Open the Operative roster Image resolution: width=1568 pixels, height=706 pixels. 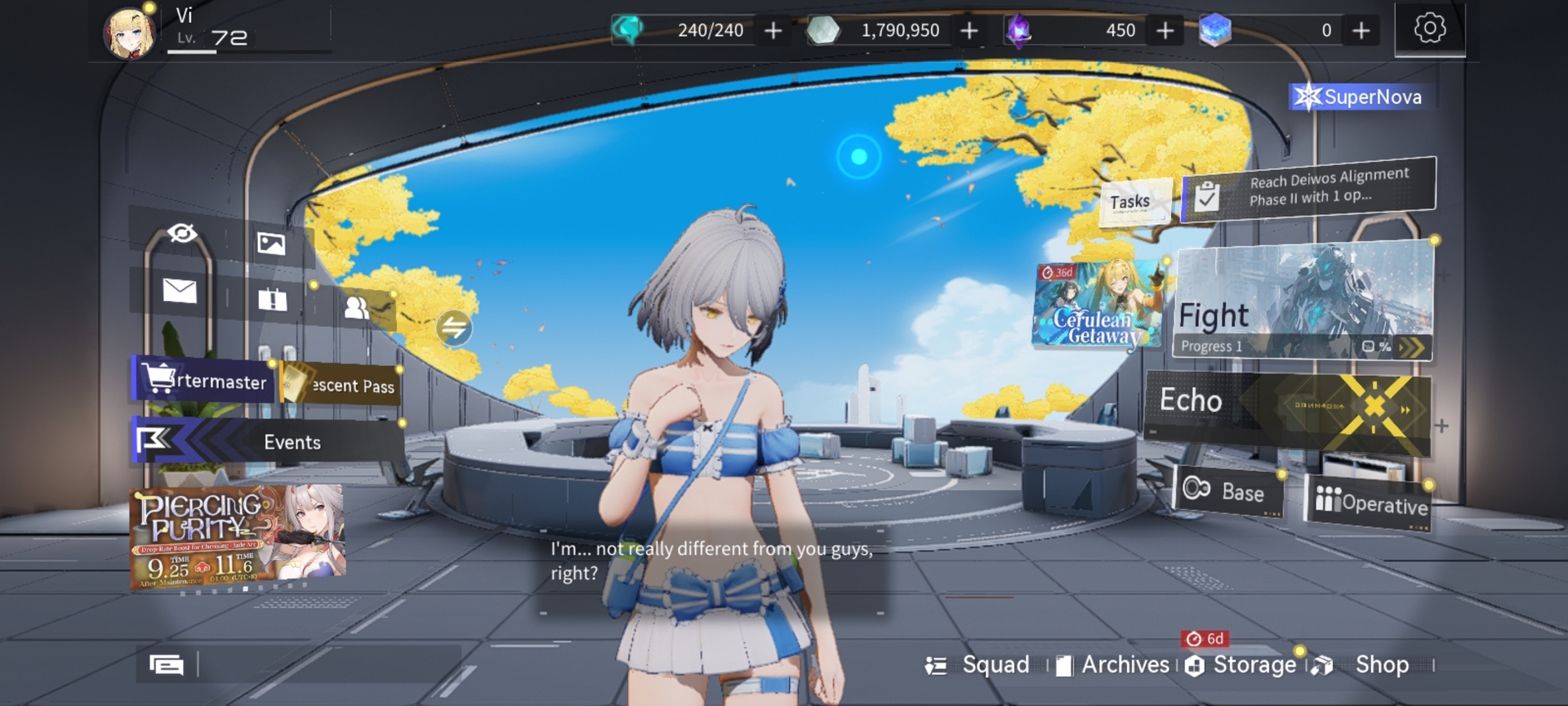[1372, 502]
